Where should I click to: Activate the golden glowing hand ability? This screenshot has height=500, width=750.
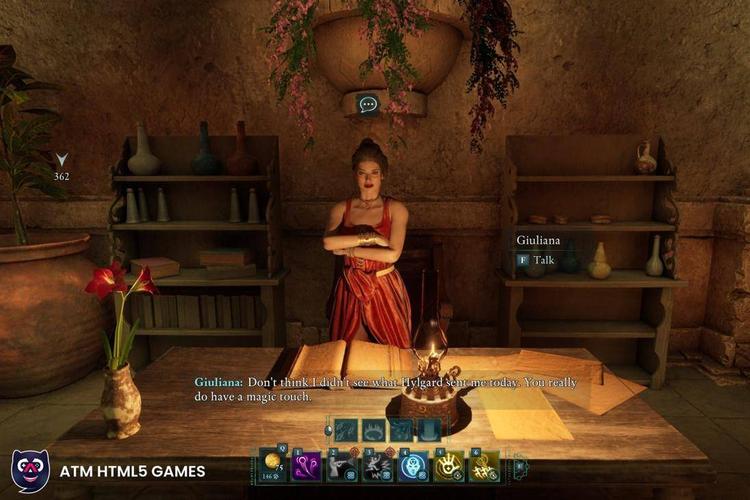click(449, 465)
